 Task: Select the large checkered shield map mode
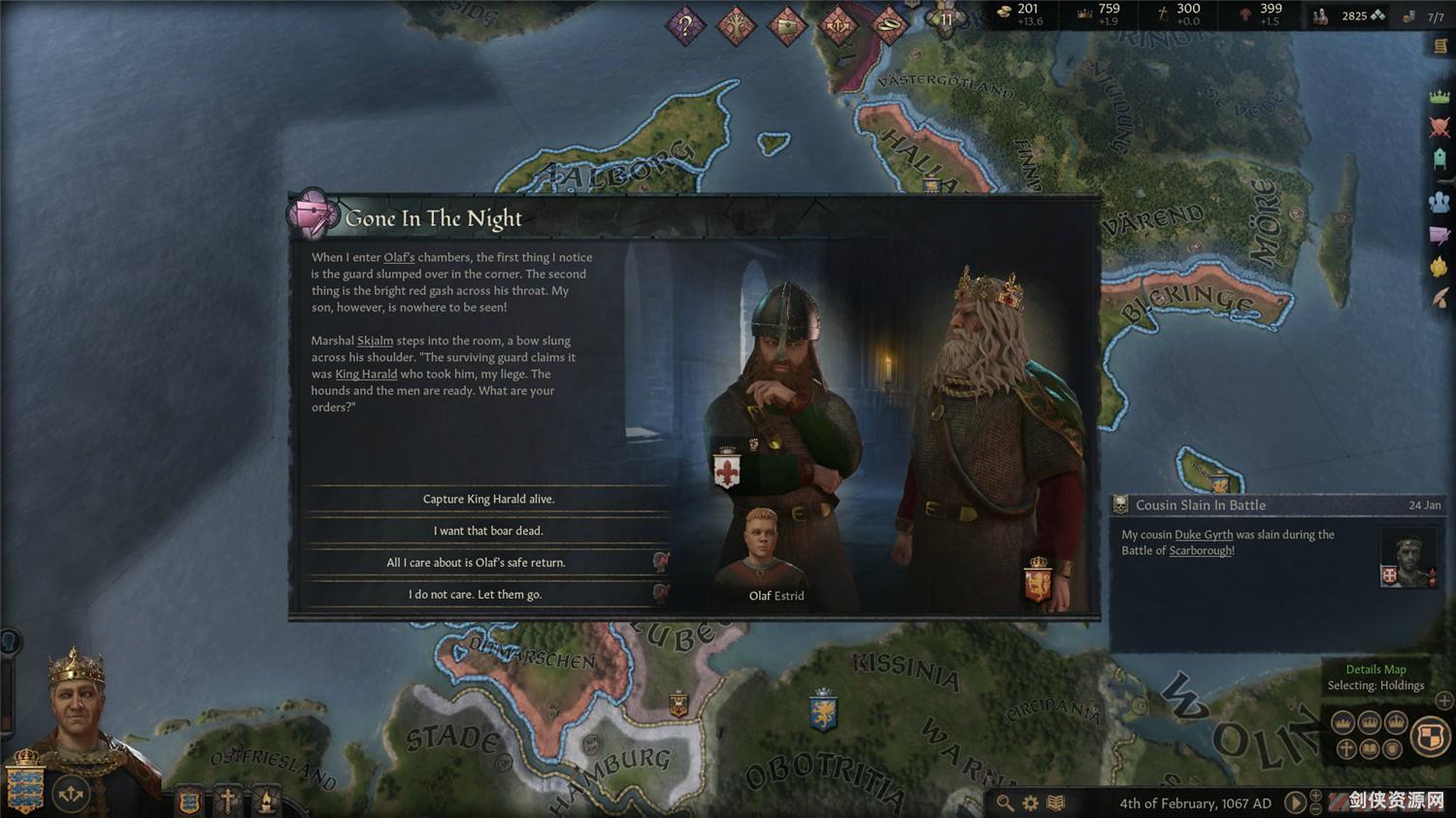pyautogui.click(x=1430, y=737)
